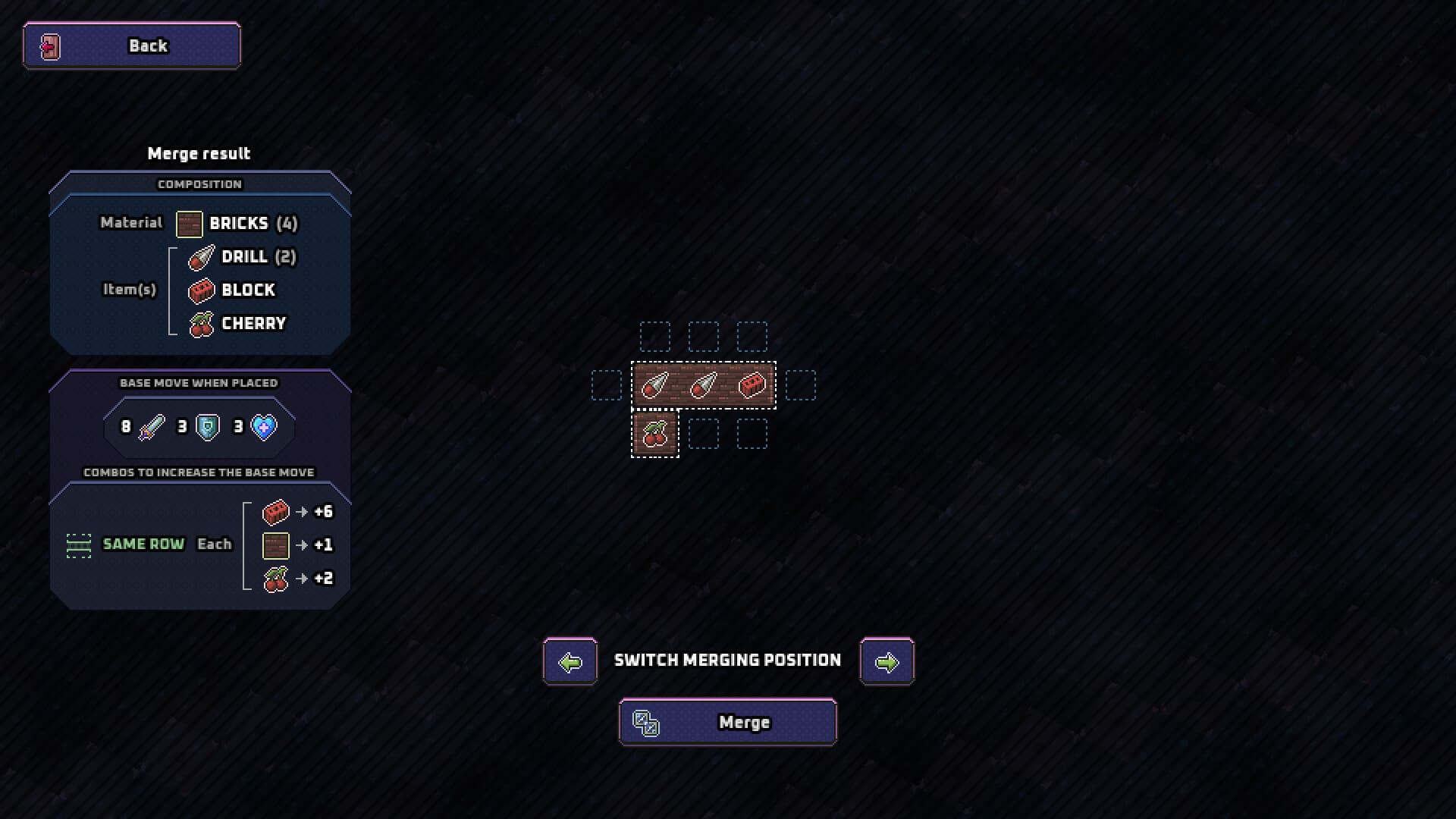This screenshot has height=819, width=1456.
Task: Click the Cherry icon in the item list
Action: 200,324
